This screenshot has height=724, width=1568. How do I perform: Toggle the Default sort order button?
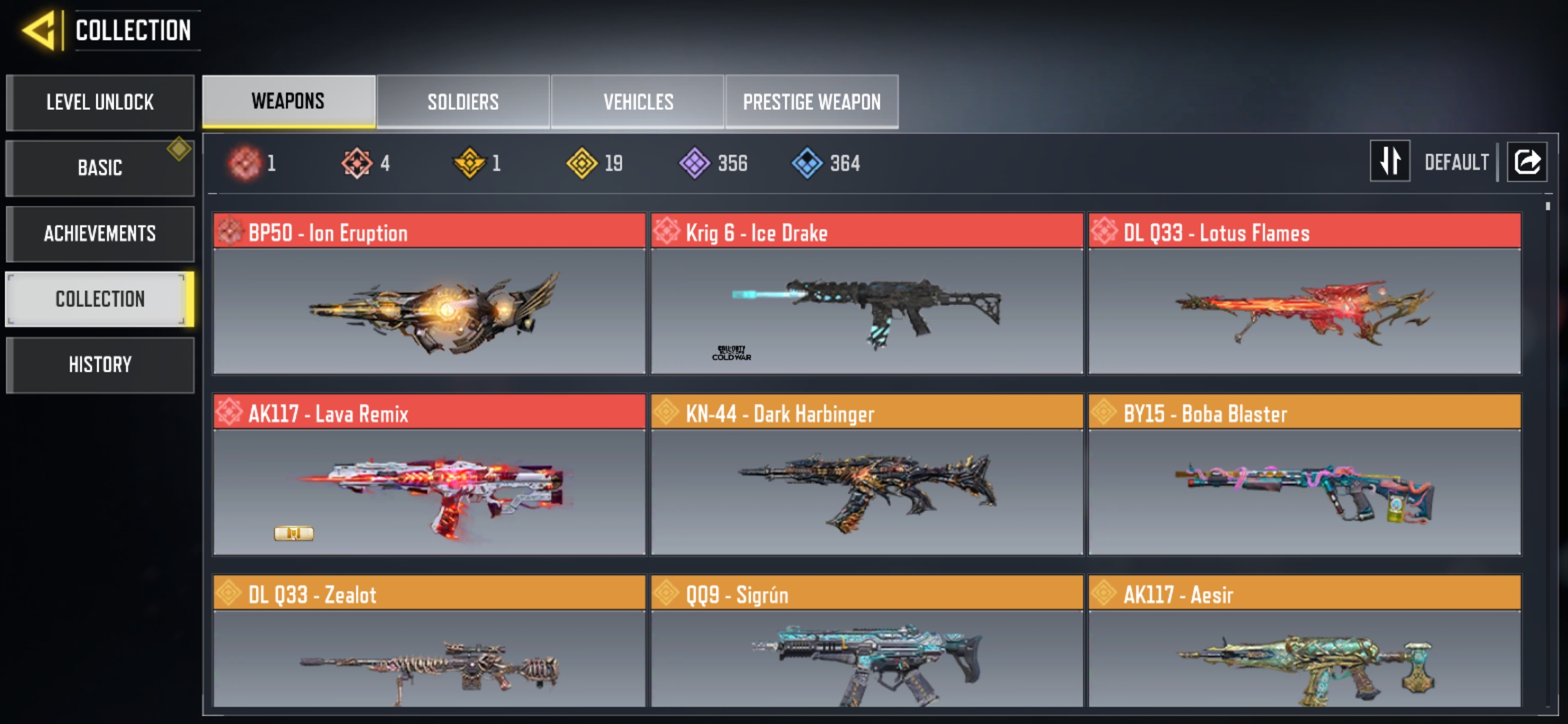pos(1390,162)
